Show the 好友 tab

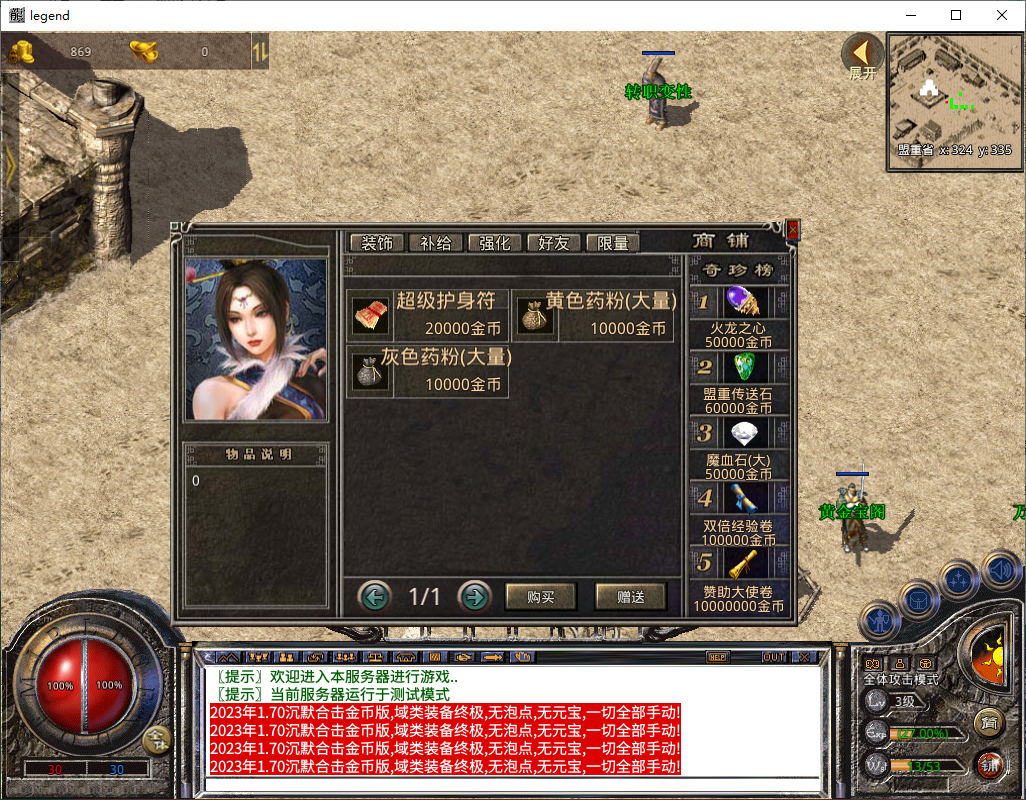pyautogui.click(x=553, y=243)
